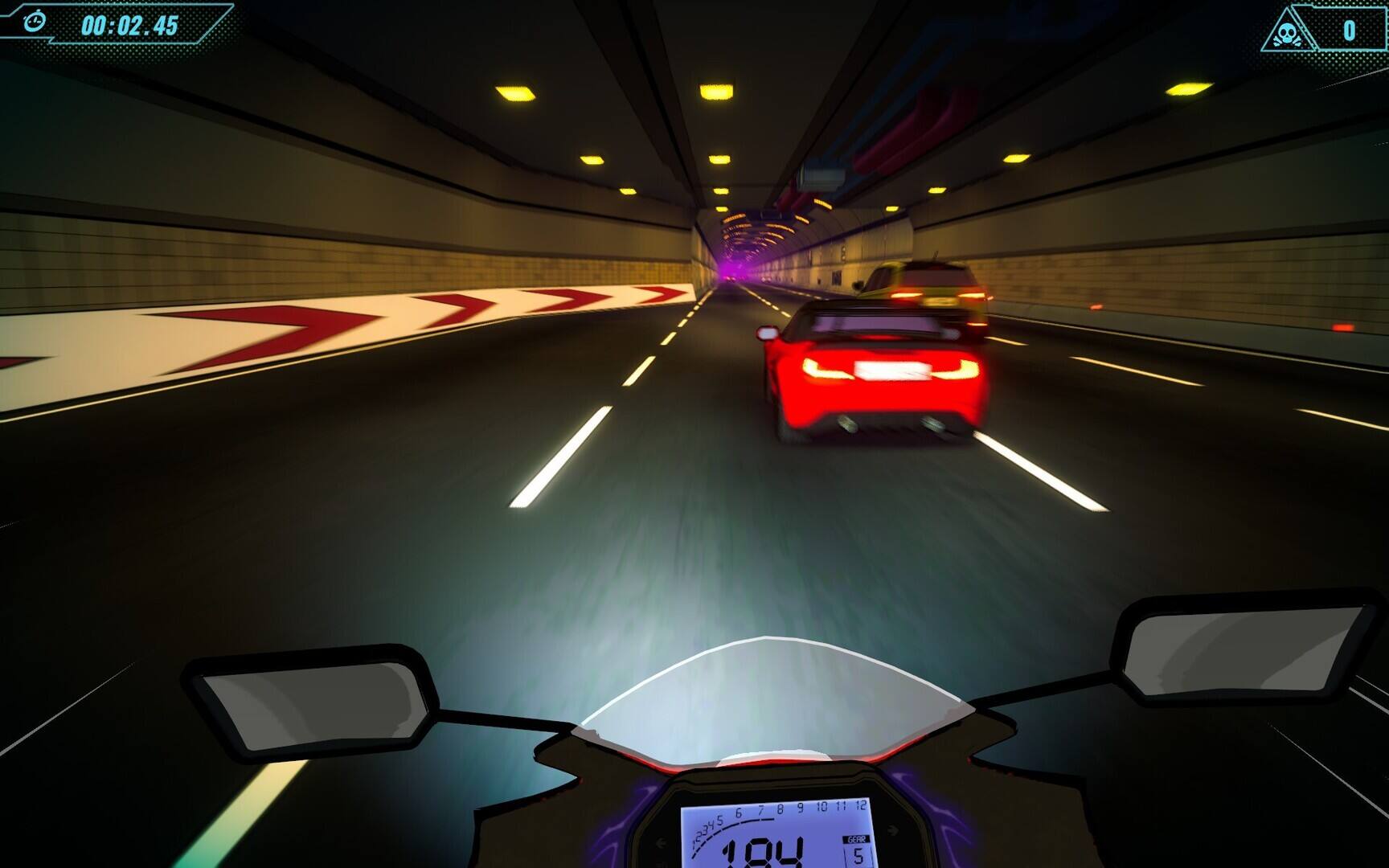
Task: Open the gear number 5 readout
Action: [858, 854]
